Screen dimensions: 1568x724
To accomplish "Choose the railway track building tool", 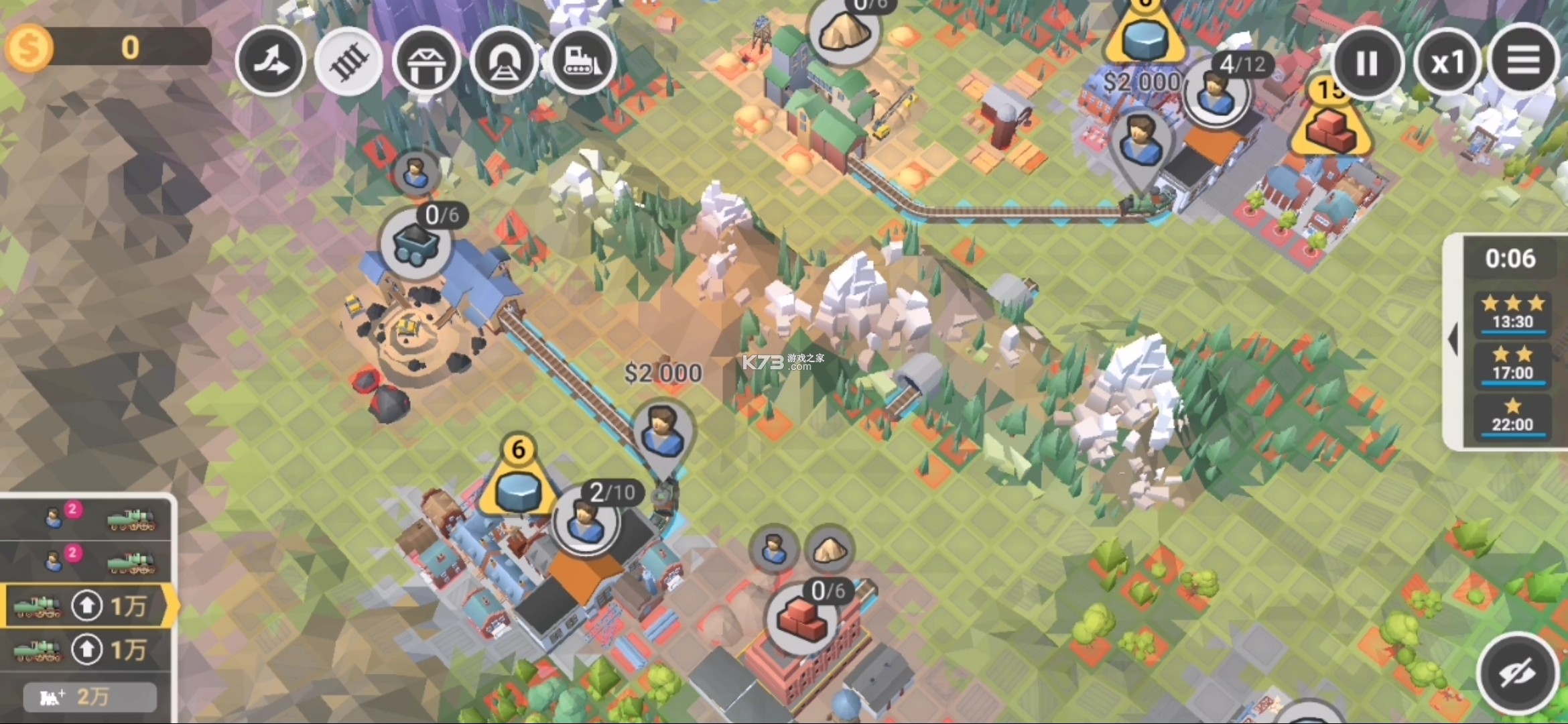I will 348,62.
